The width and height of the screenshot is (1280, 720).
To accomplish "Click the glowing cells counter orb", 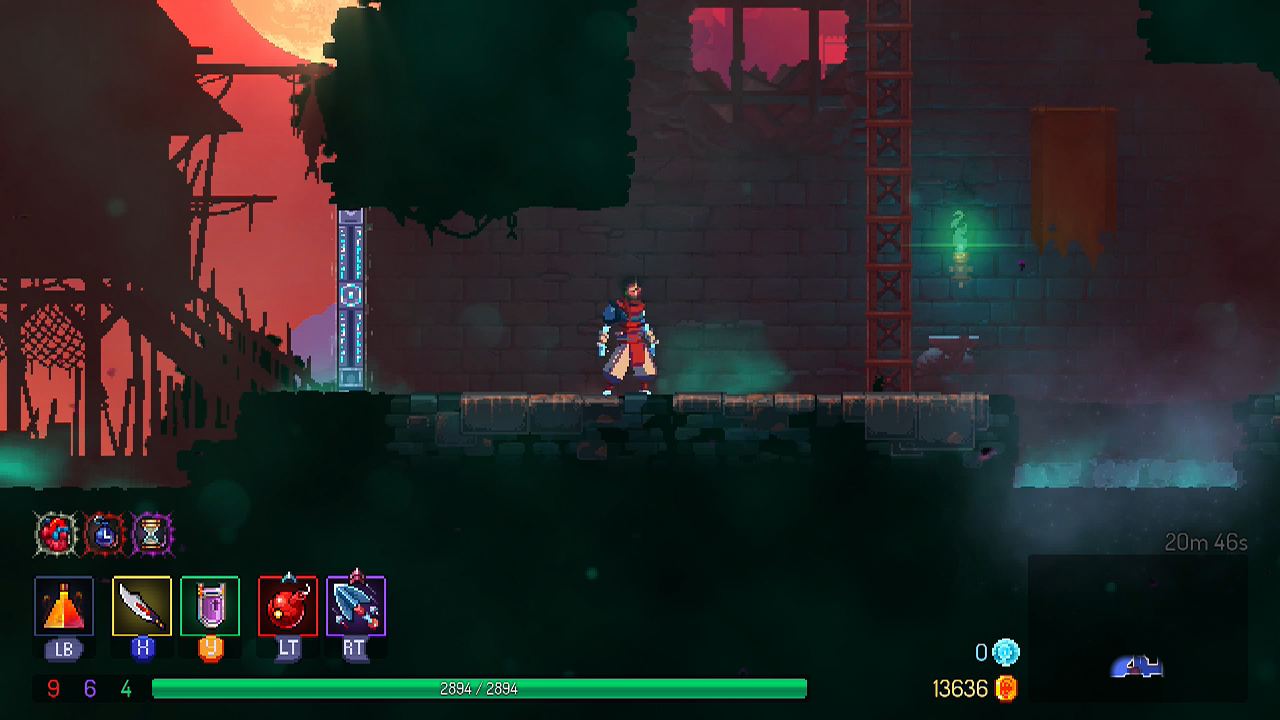I will coord(1007,650).
